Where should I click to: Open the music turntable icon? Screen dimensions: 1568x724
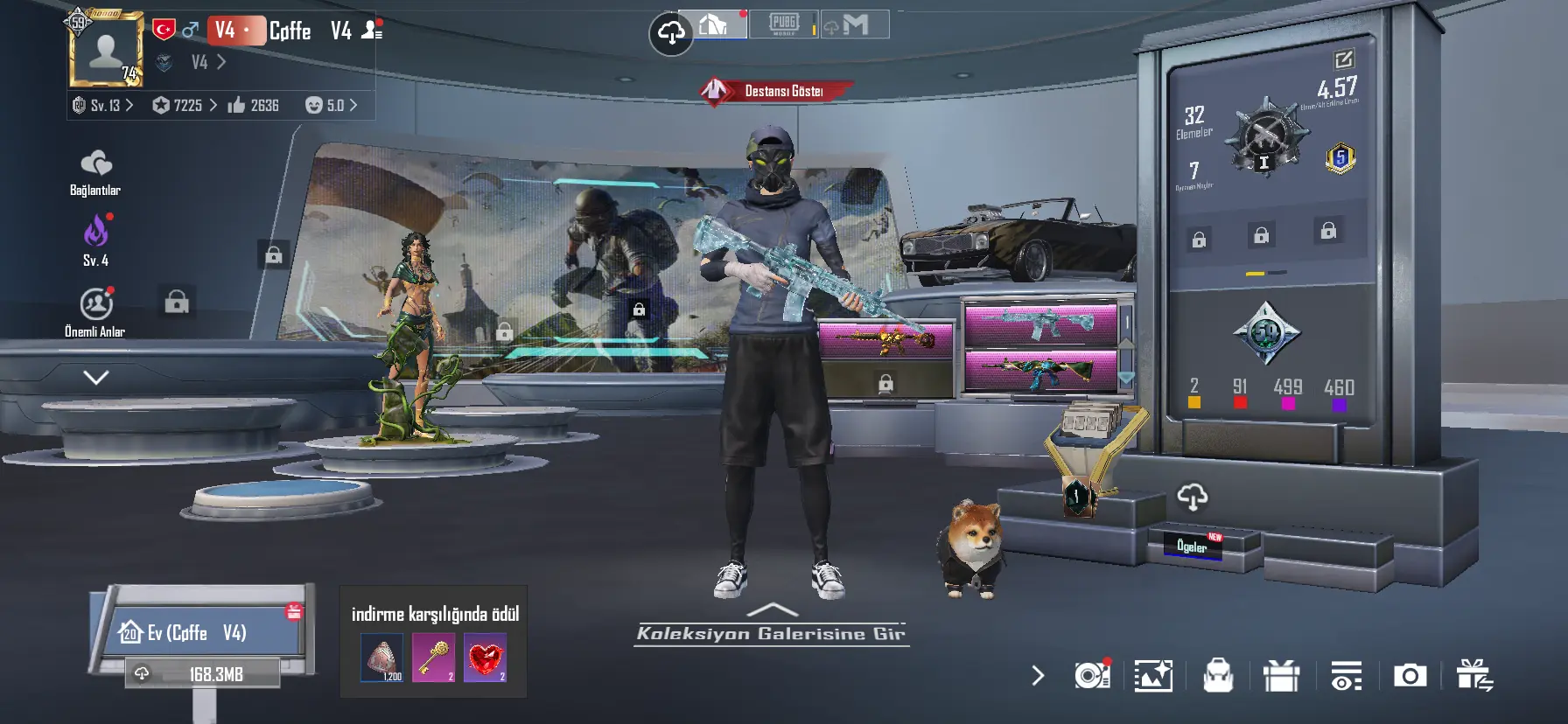(1092, 675)
